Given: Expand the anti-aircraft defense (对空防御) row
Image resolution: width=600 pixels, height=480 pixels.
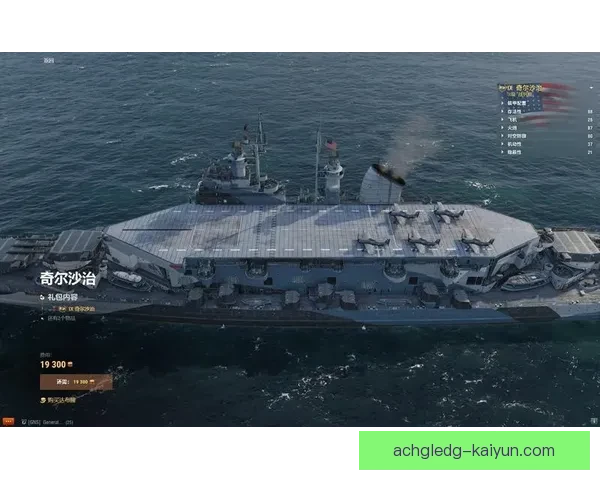Looking at the screenshot, I should click(520, 136).
